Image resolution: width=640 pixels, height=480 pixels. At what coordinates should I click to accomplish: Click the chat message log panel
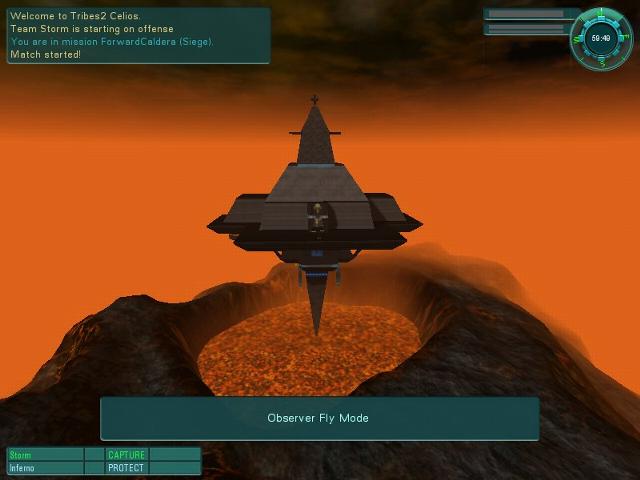coord(139,35)
